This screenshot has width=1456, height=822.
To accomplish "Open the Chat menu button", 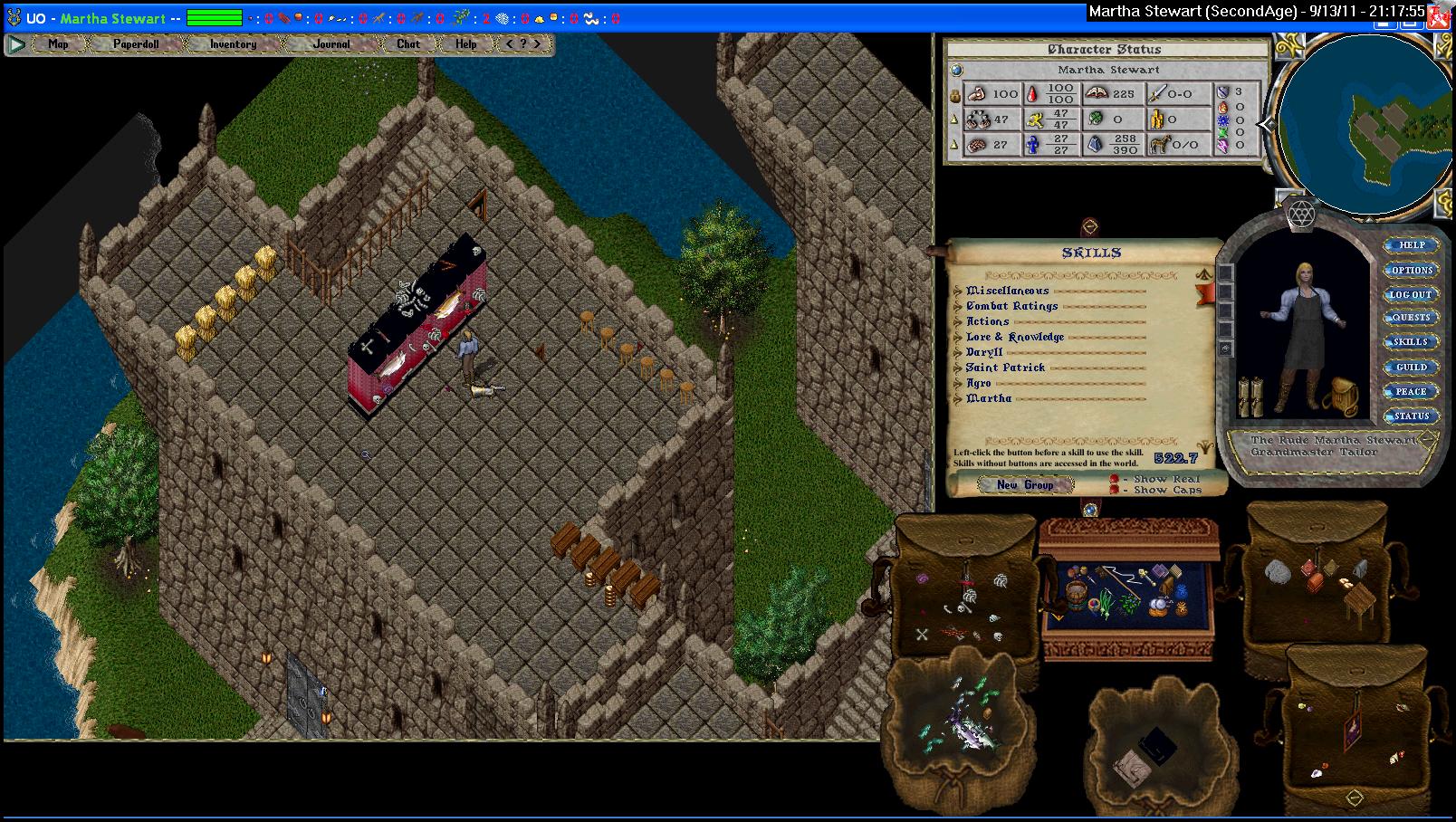I will tap(408, 43).
